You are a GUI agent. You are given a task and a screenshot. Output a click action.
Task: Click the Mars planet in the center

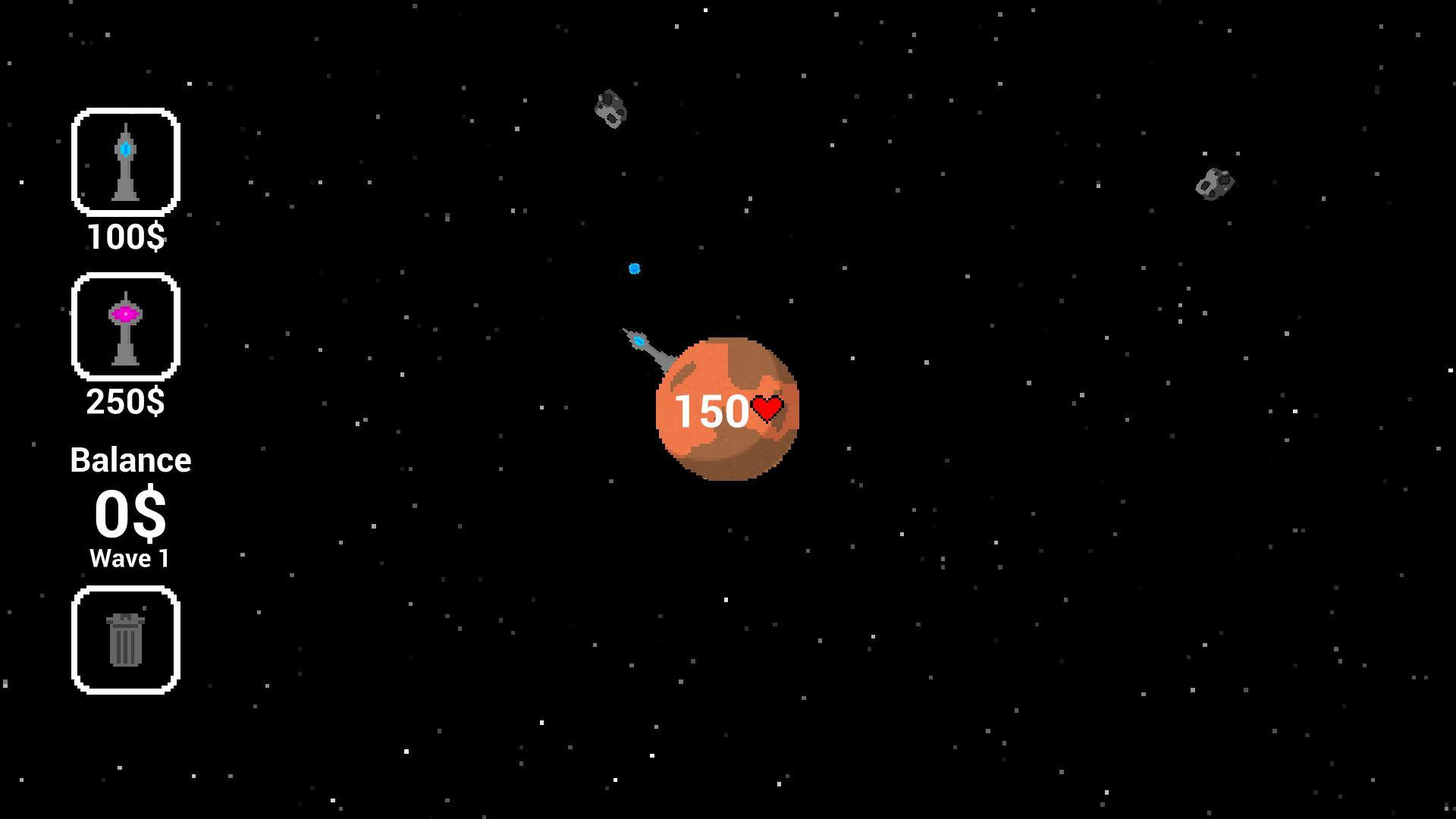pyautogui.click(x=728, y=409)
